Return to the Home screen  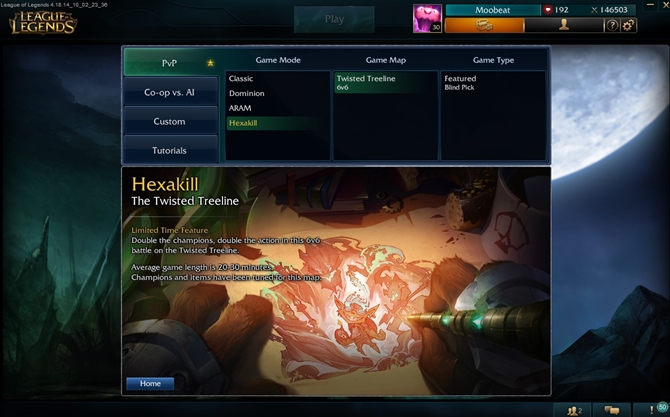coord(150,383)
